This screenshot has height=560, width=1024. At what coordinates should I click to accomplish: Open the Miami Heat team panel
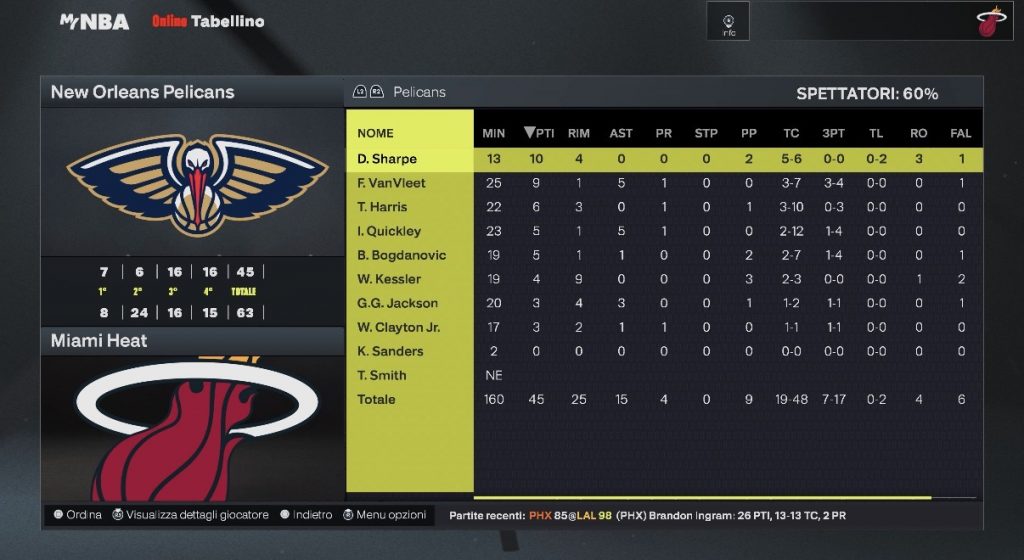[x=191, y=341]
